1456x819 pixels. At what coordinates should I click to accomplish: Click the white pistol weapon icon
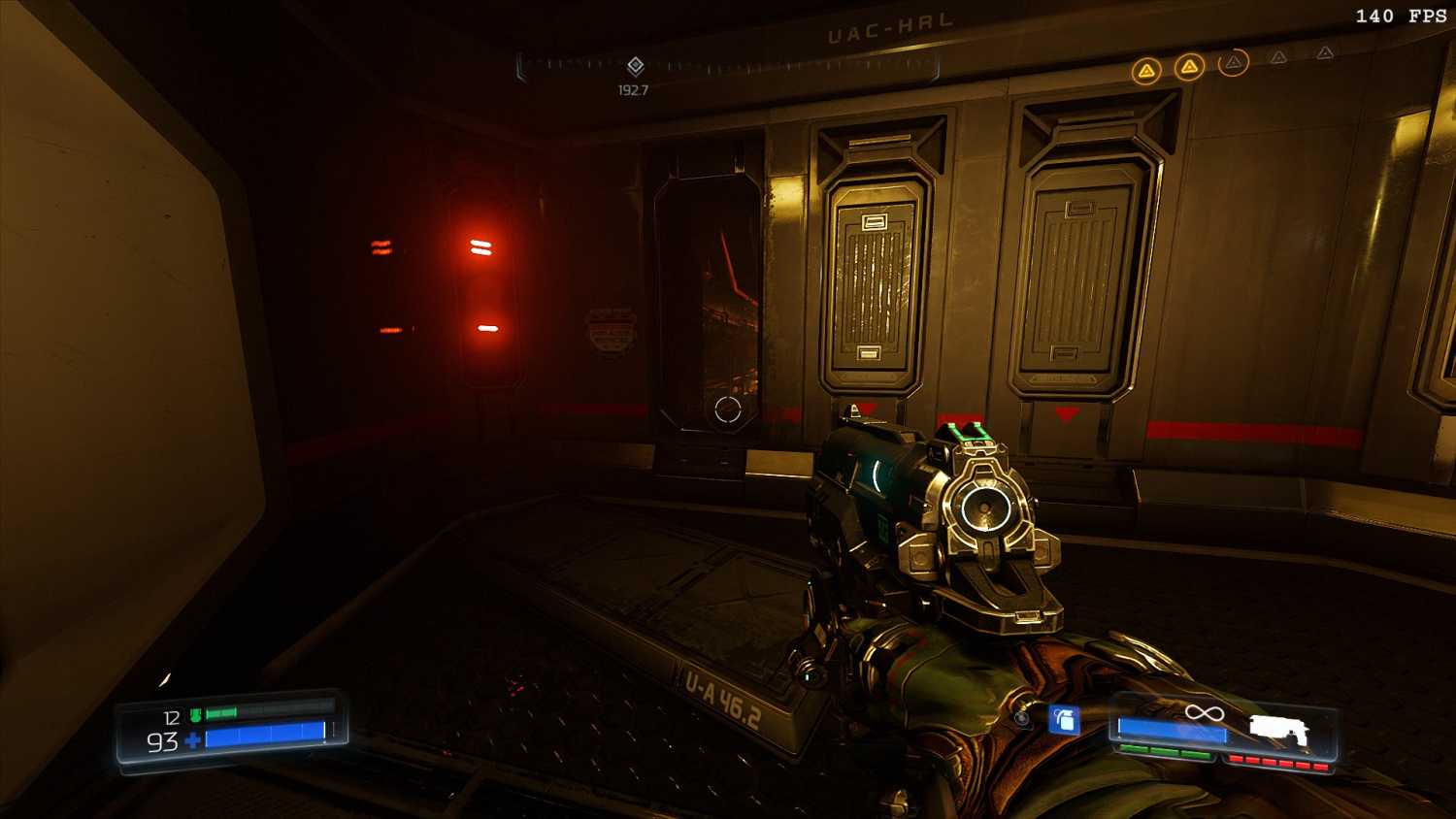[1278, 730]
